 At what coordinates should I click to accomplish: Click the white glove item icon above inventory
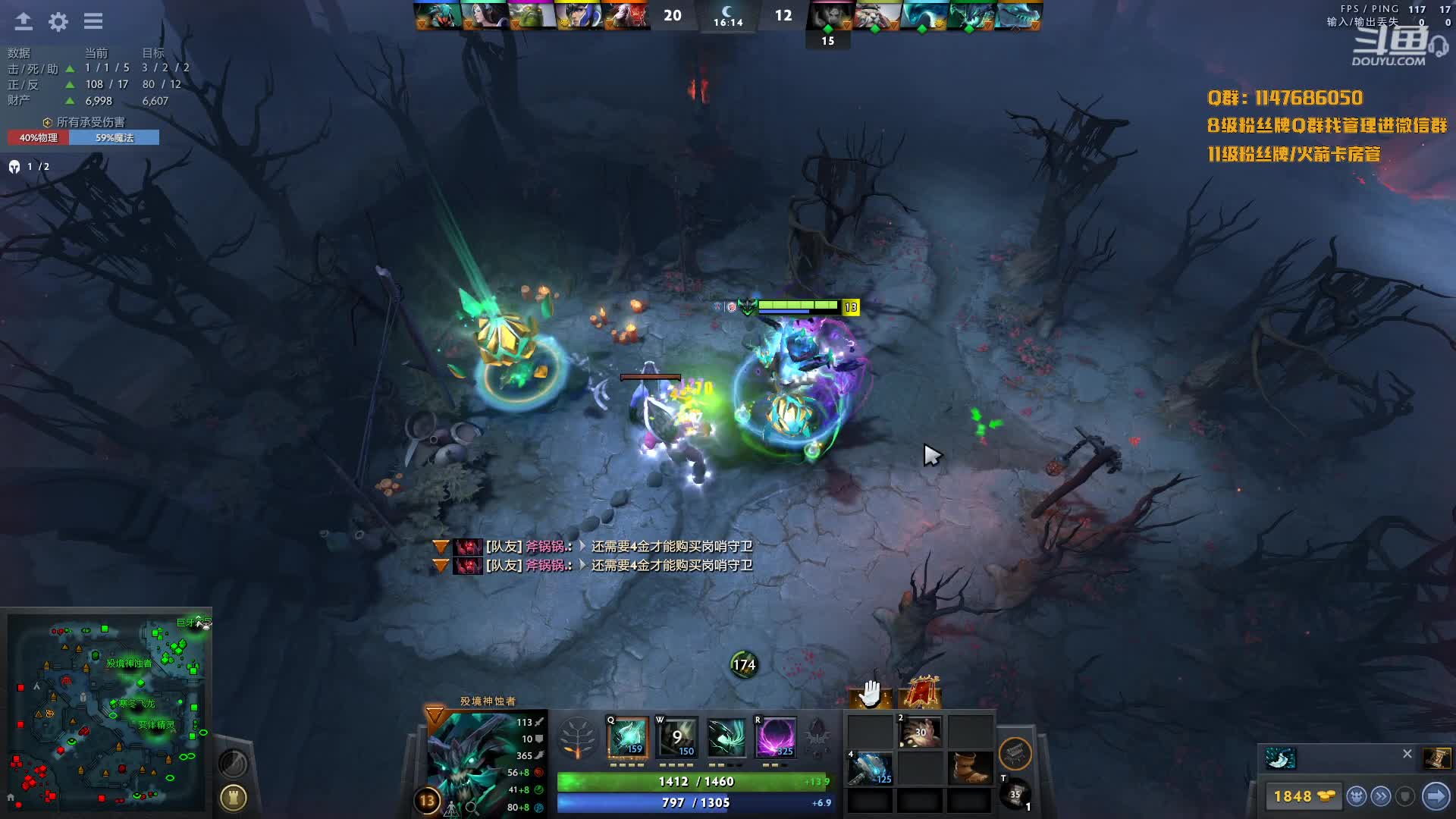pyautogui.click(x=870, y=693)
